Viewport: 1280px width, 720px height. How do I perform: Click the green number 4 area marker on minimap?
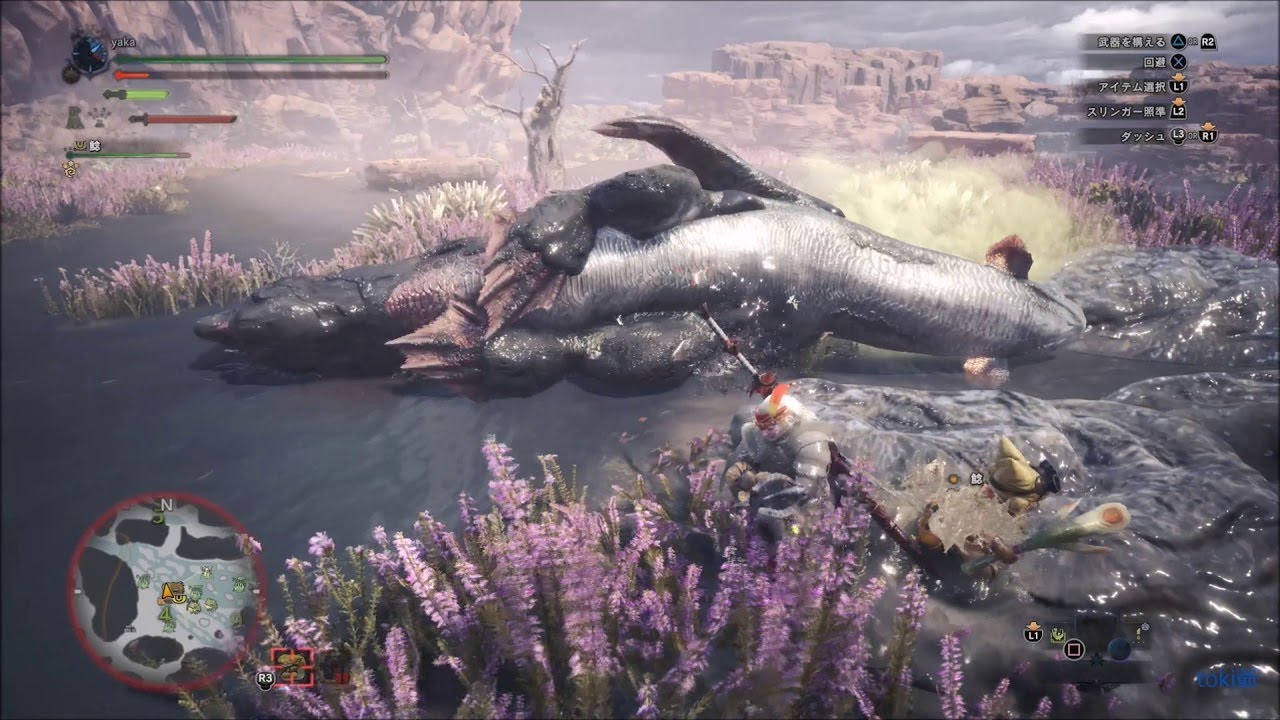click(x=164, y=613)
